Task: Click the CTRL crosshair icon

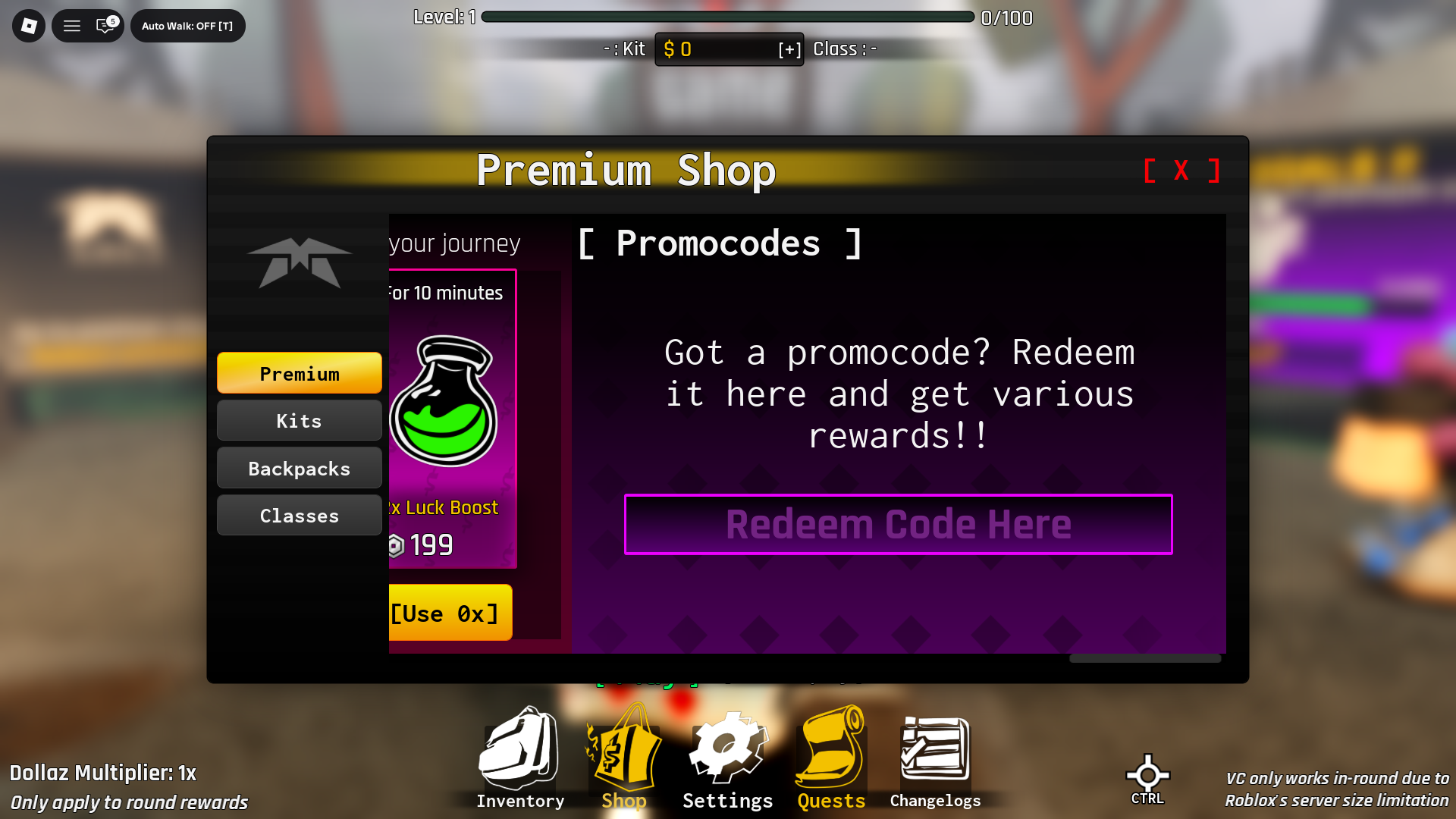Action: [1147, 775]
